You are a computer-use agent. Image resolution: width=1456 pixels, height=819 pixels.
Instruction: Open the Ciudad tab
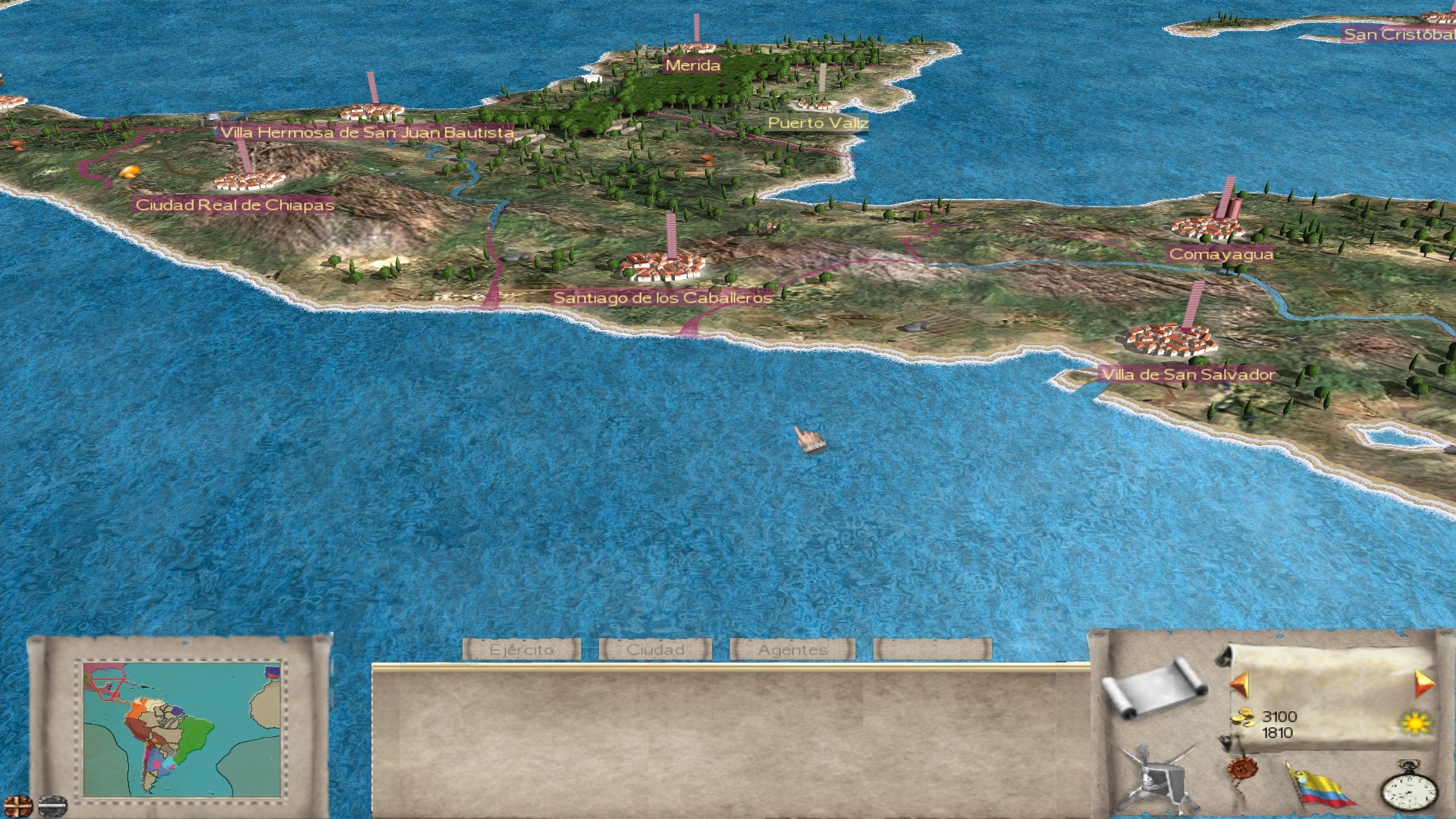[655, 650]
